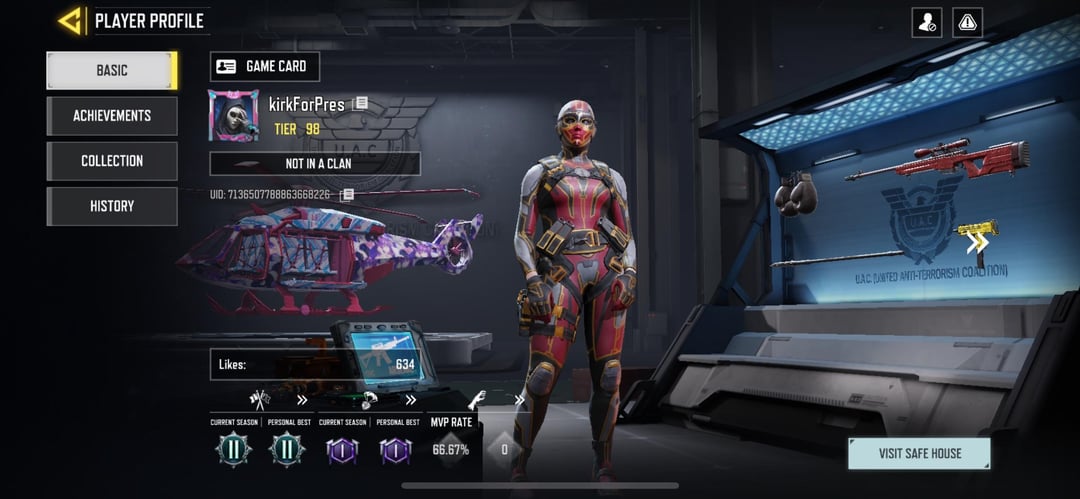Report player with warning triangle icon
Image resolution: width=1080 pixels, height=499 pixels.
[968, 22]
